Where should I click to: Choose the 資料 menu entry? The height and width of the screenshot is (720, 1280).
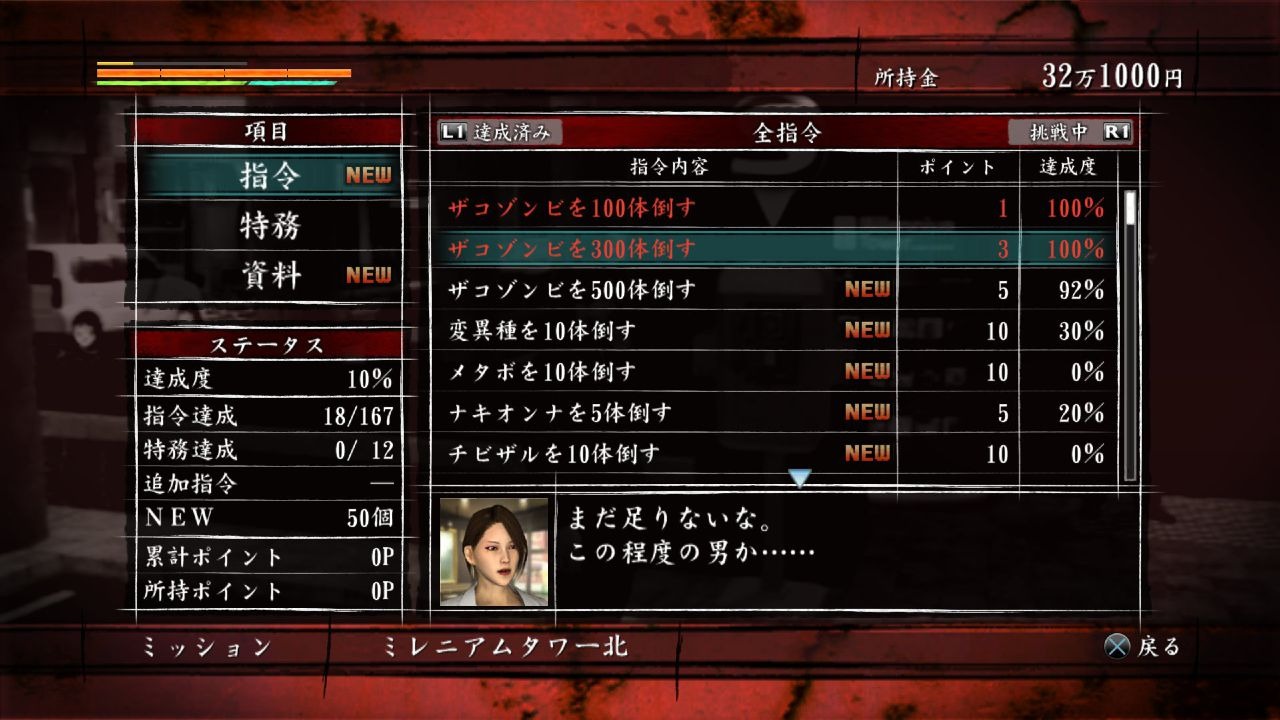click(270, 276)
